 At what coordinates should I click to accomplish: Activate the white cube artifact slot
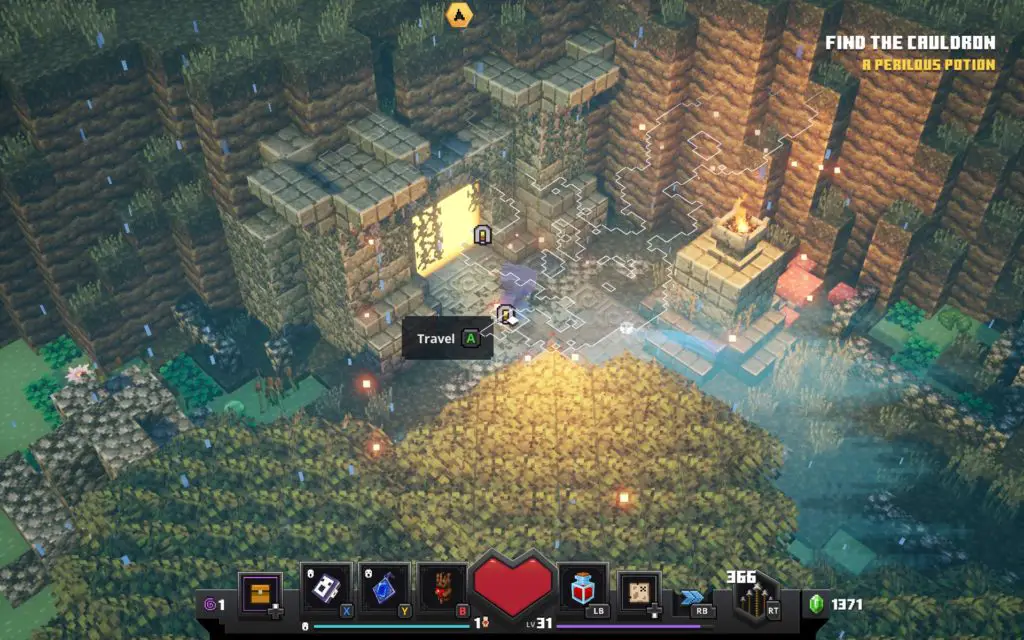325,588
